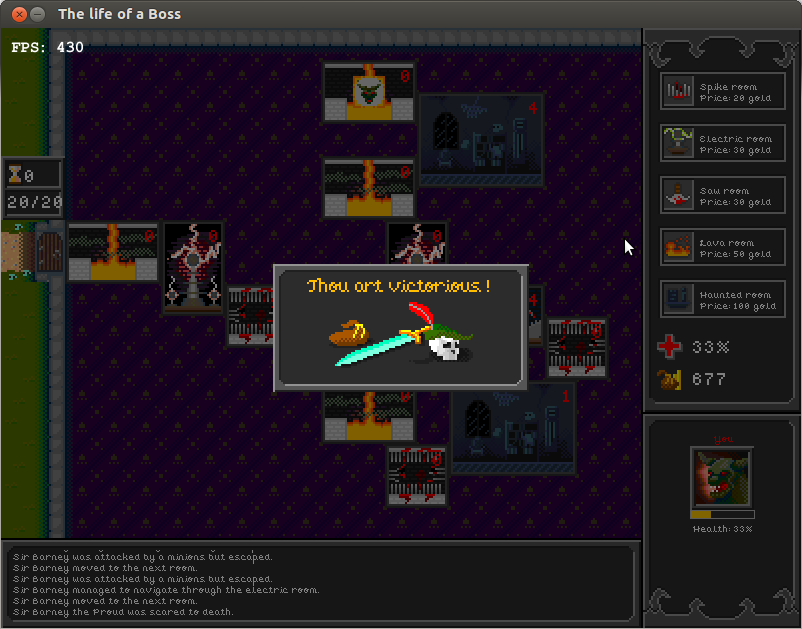Click the boss portrait panel
This screenshot has height=629, width=802.
(x=722, y=477)
